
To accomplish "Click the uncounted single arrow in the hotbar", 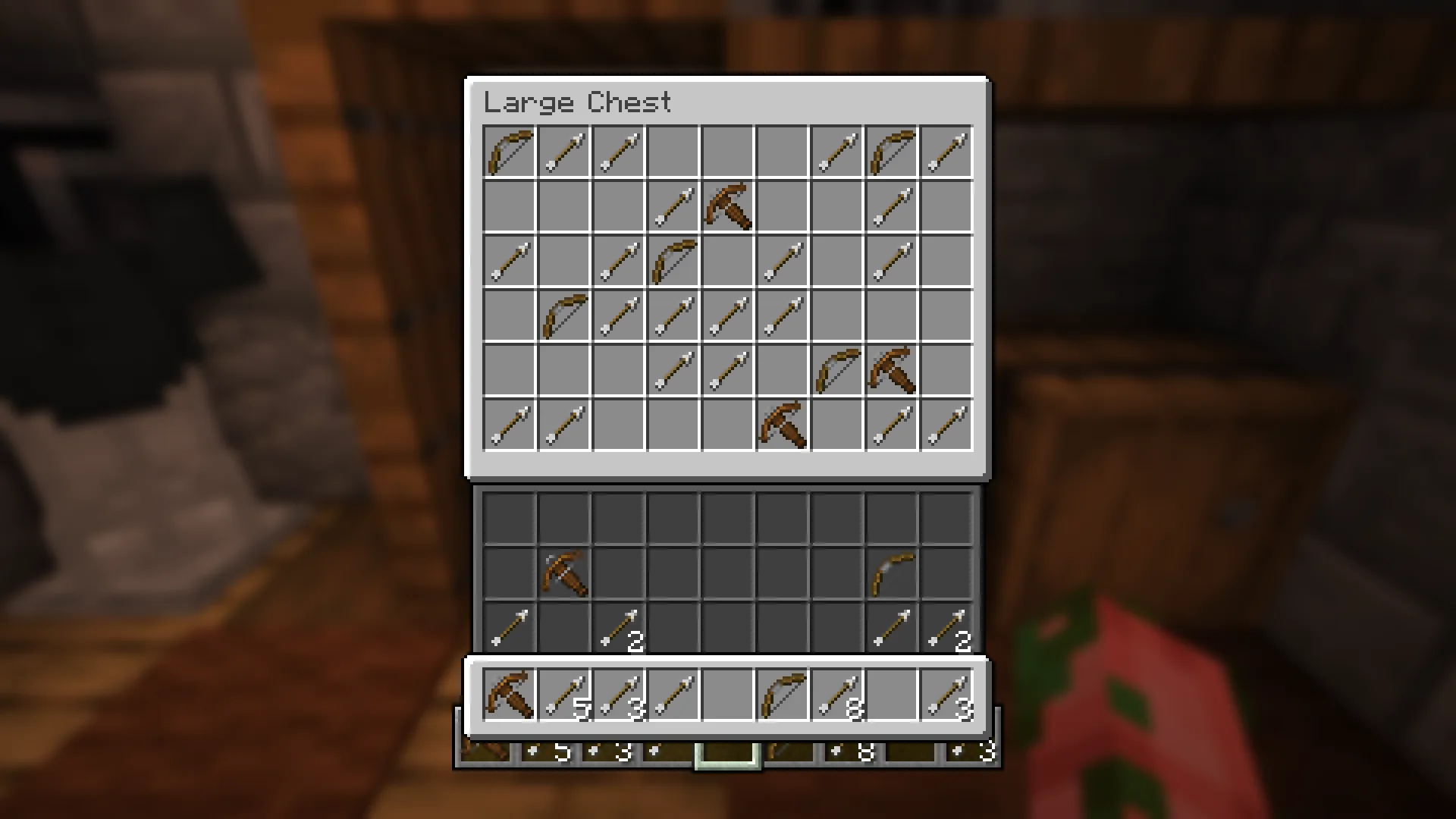I will pos(673,695).
